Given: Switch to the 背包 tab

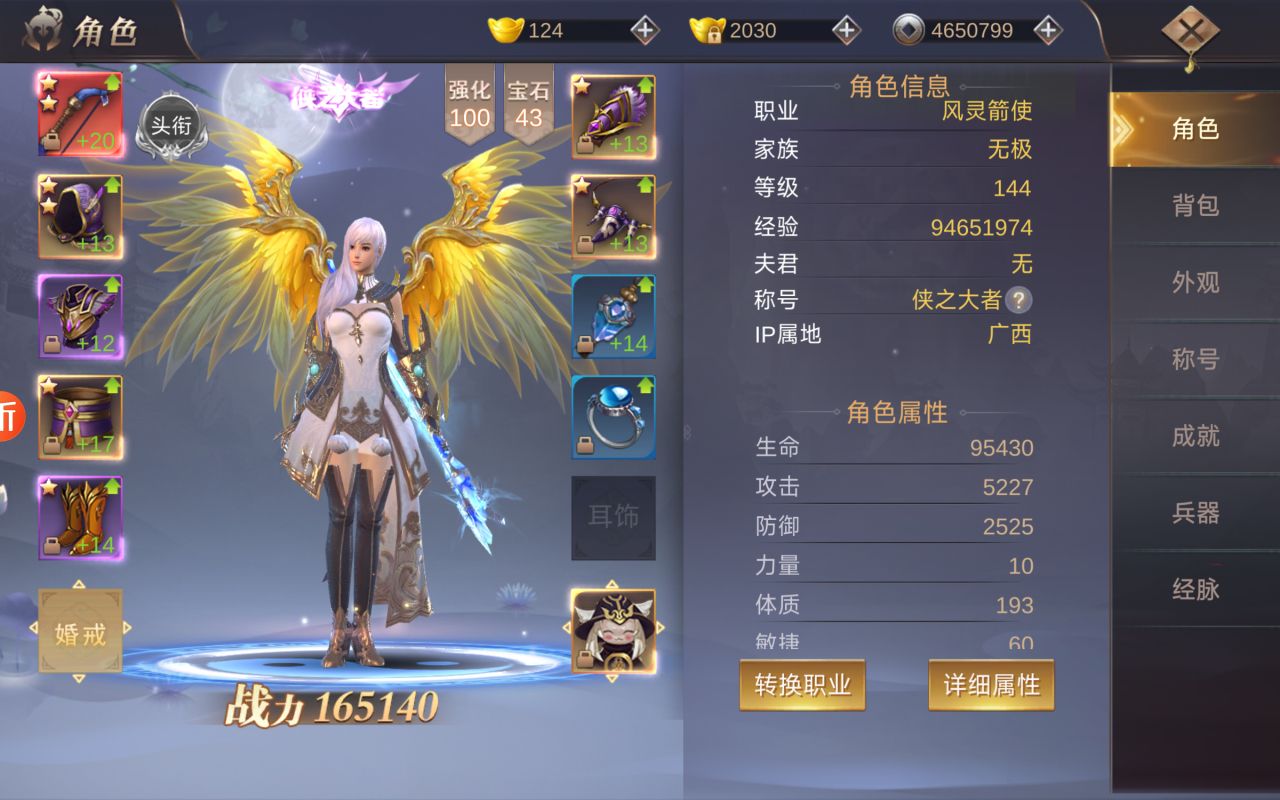Looking at the screenshot, I should pos(1195,206).
